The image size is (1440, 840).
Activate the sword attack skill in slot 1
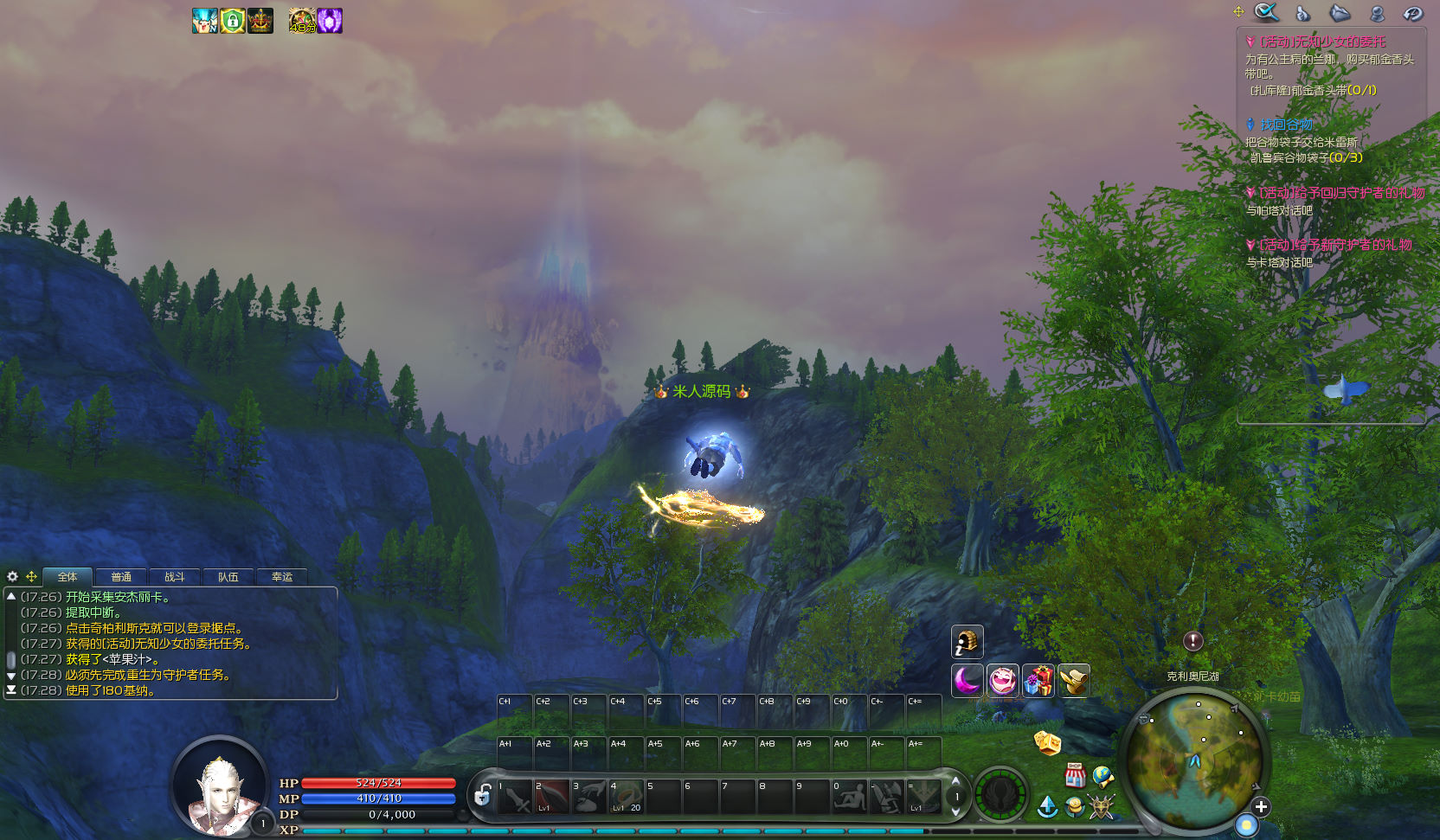click(x=516, y=797)
